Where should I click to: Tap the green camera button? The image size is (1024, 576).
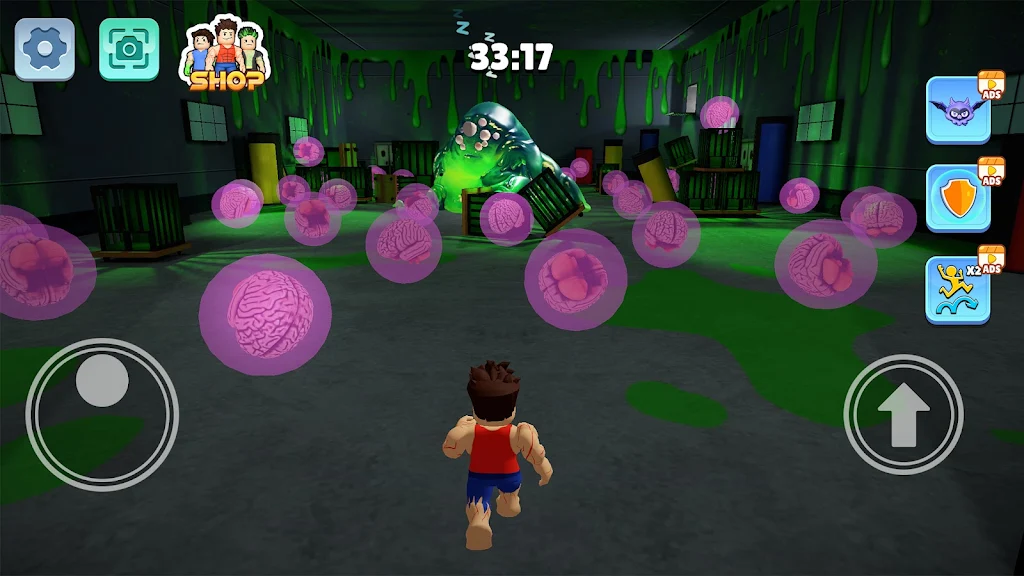click(128, 49)
